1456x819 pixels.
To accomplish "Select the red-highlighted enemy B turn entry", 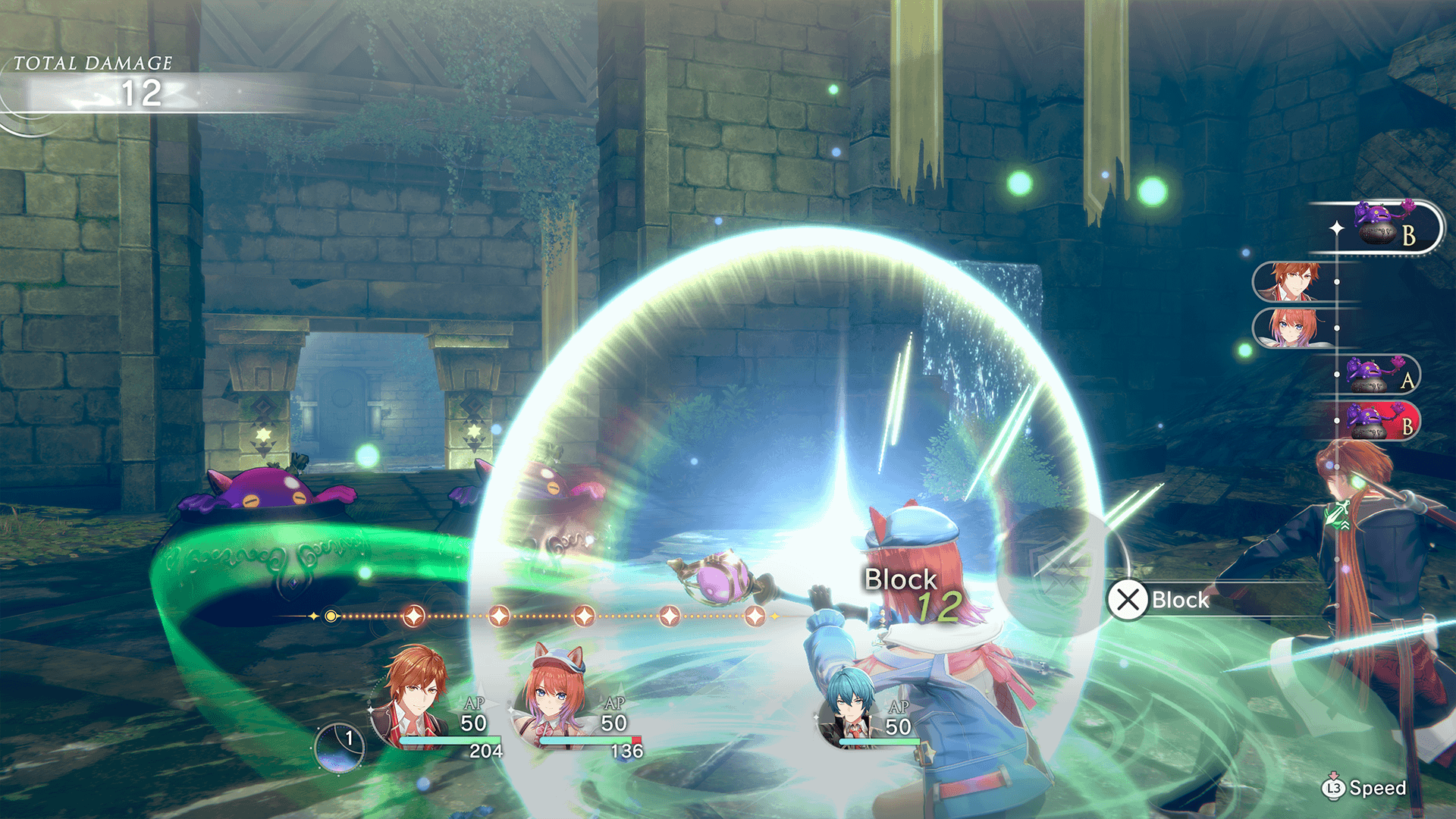I will coord(1378,422).
